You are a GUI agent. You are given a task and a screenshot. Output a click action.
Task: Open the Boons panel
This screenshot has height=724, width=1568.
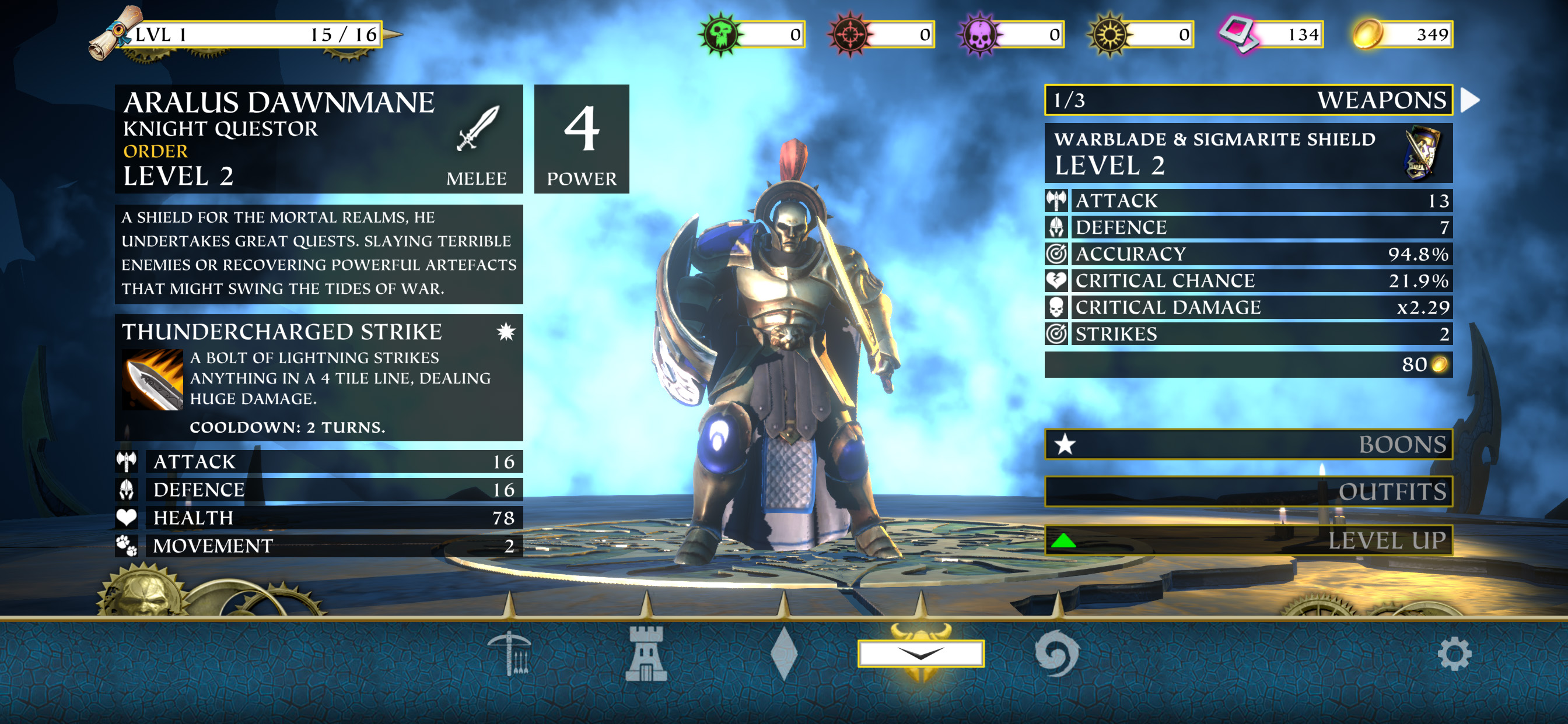[x=1248, y=444]
